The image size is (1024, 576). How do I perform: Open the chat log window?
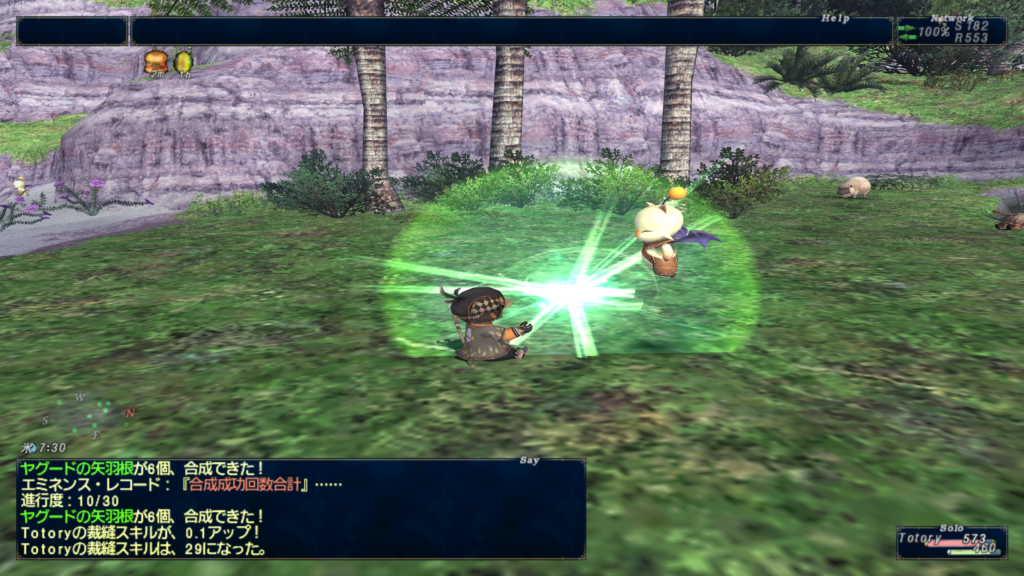[x=300, y=508]
